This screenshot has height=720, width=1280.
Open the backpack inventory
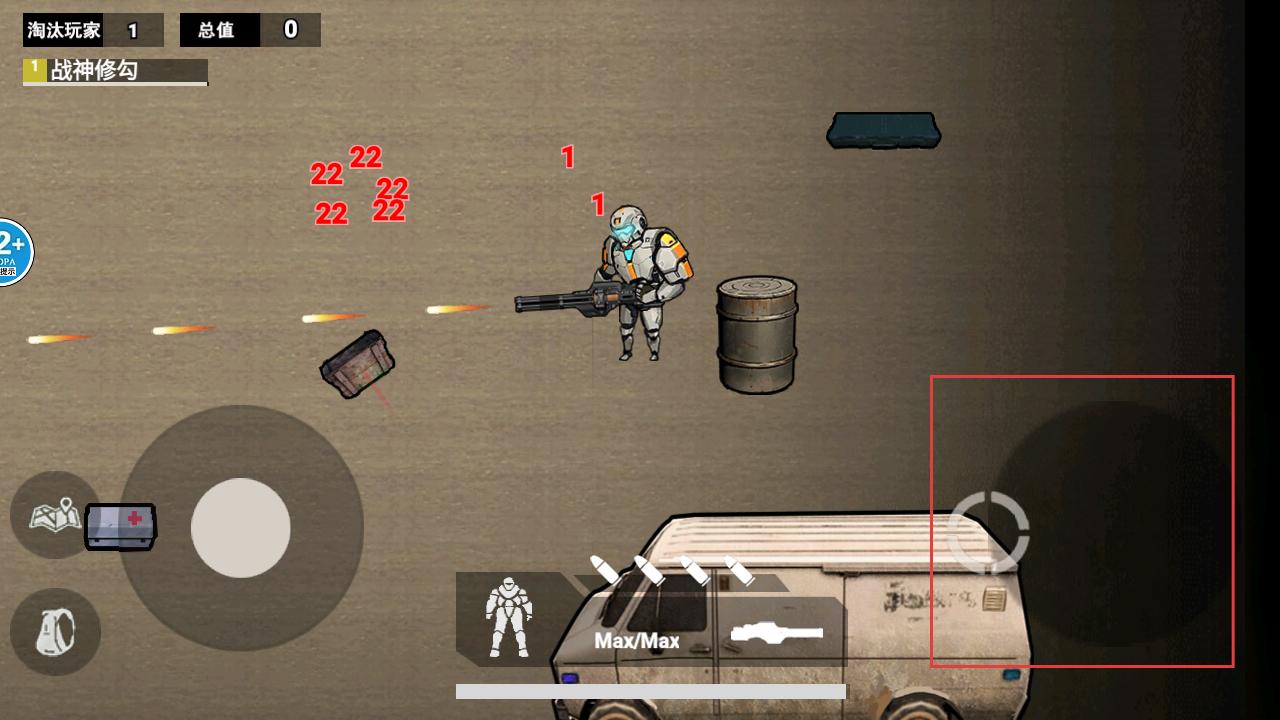55,632
